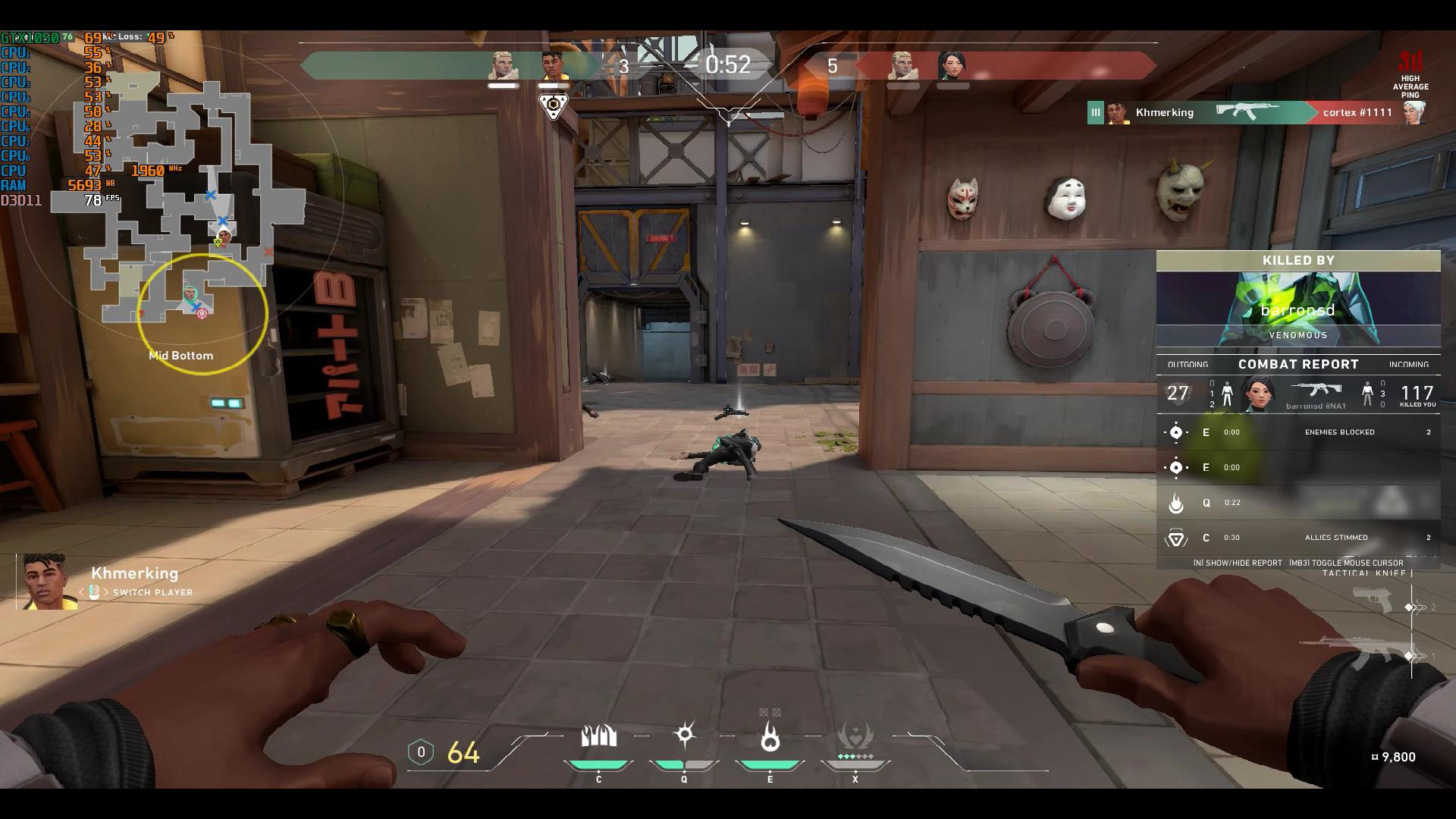Select barronsd's agent portrait in the combat report
Screen dimensions: 1456x819
1259,394
